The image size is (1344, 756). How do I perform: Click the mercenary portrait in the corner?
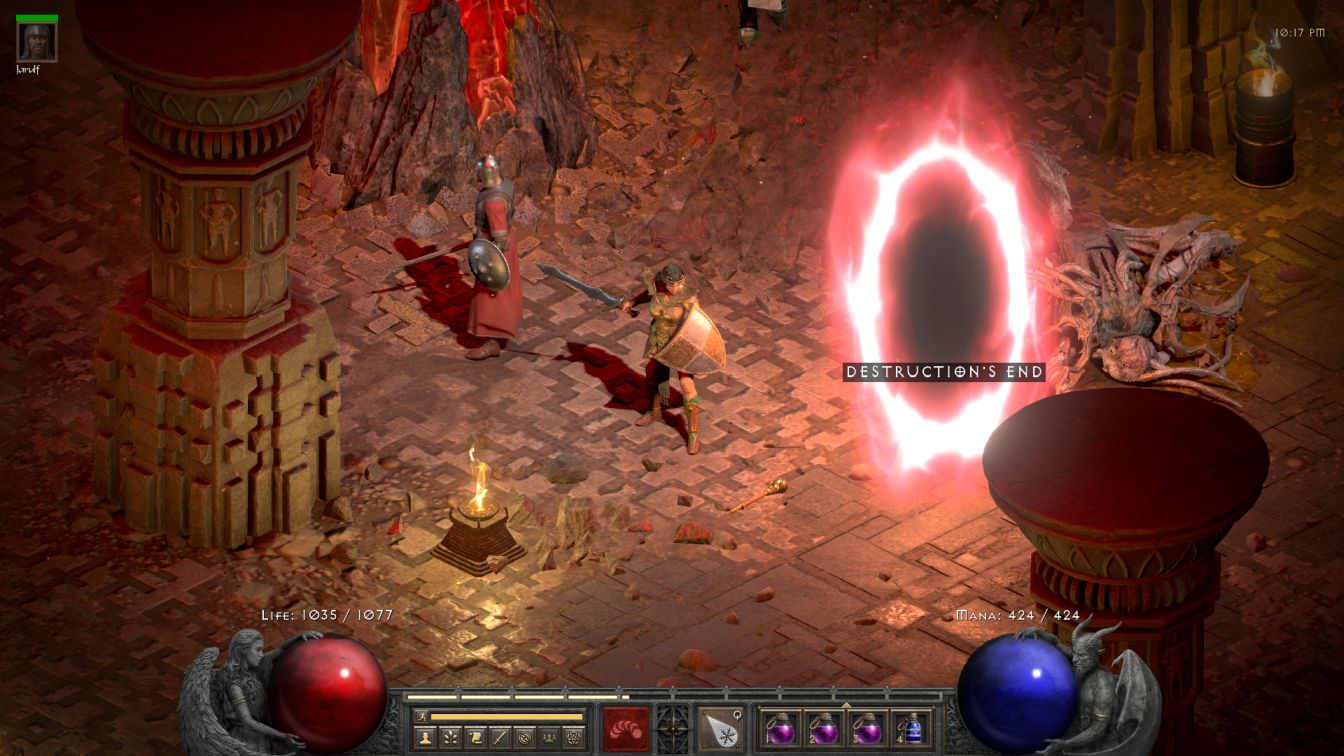pyautogui.click(x=37, y=41)
